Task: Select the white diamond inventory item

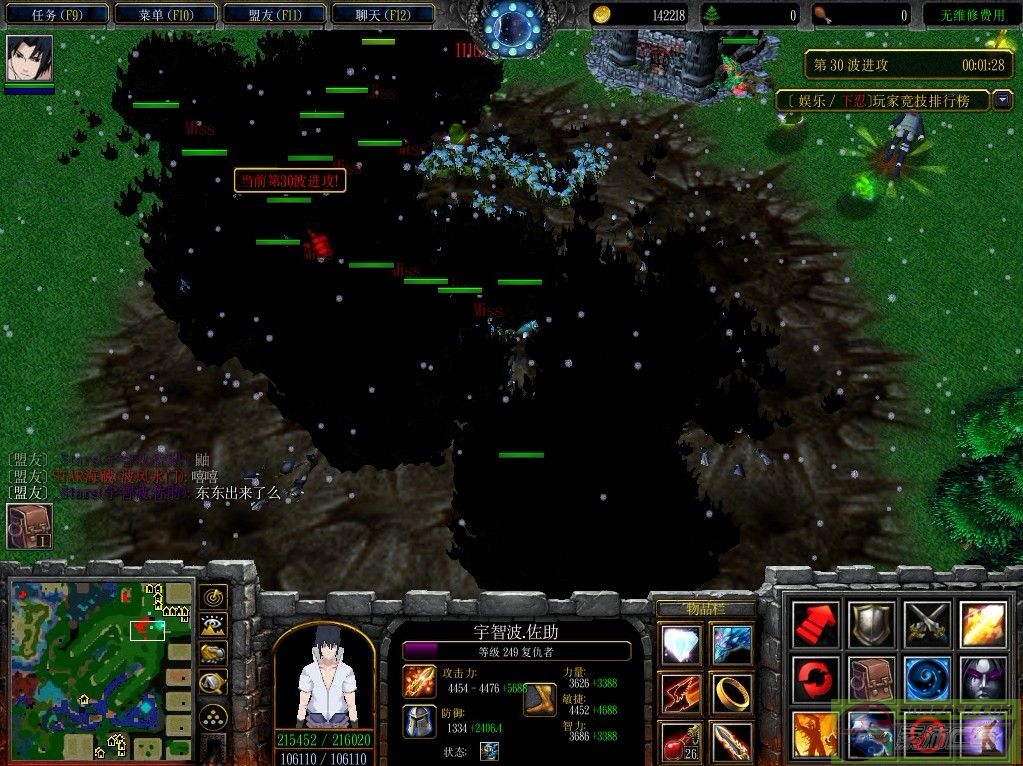Action: tap(682, 644)
